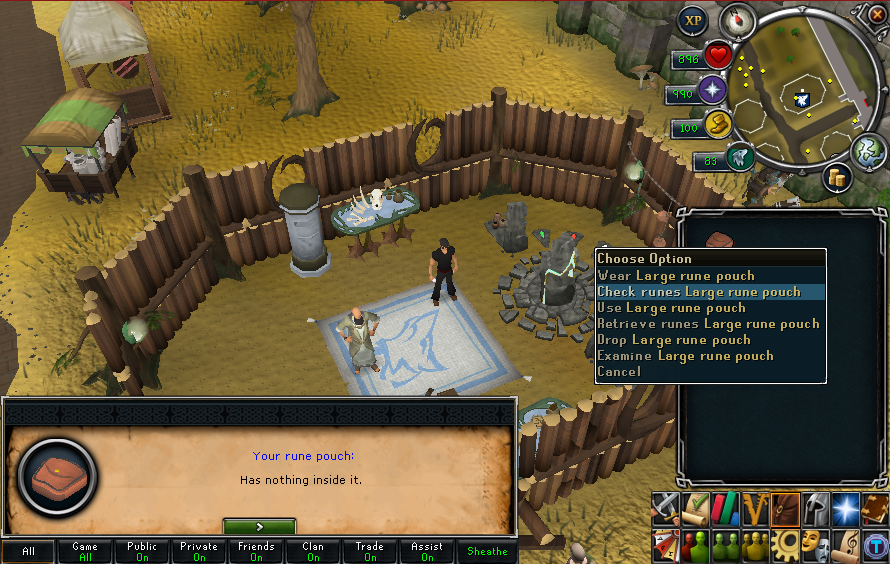Select Retrieve runes Large rune pouch

708,324
